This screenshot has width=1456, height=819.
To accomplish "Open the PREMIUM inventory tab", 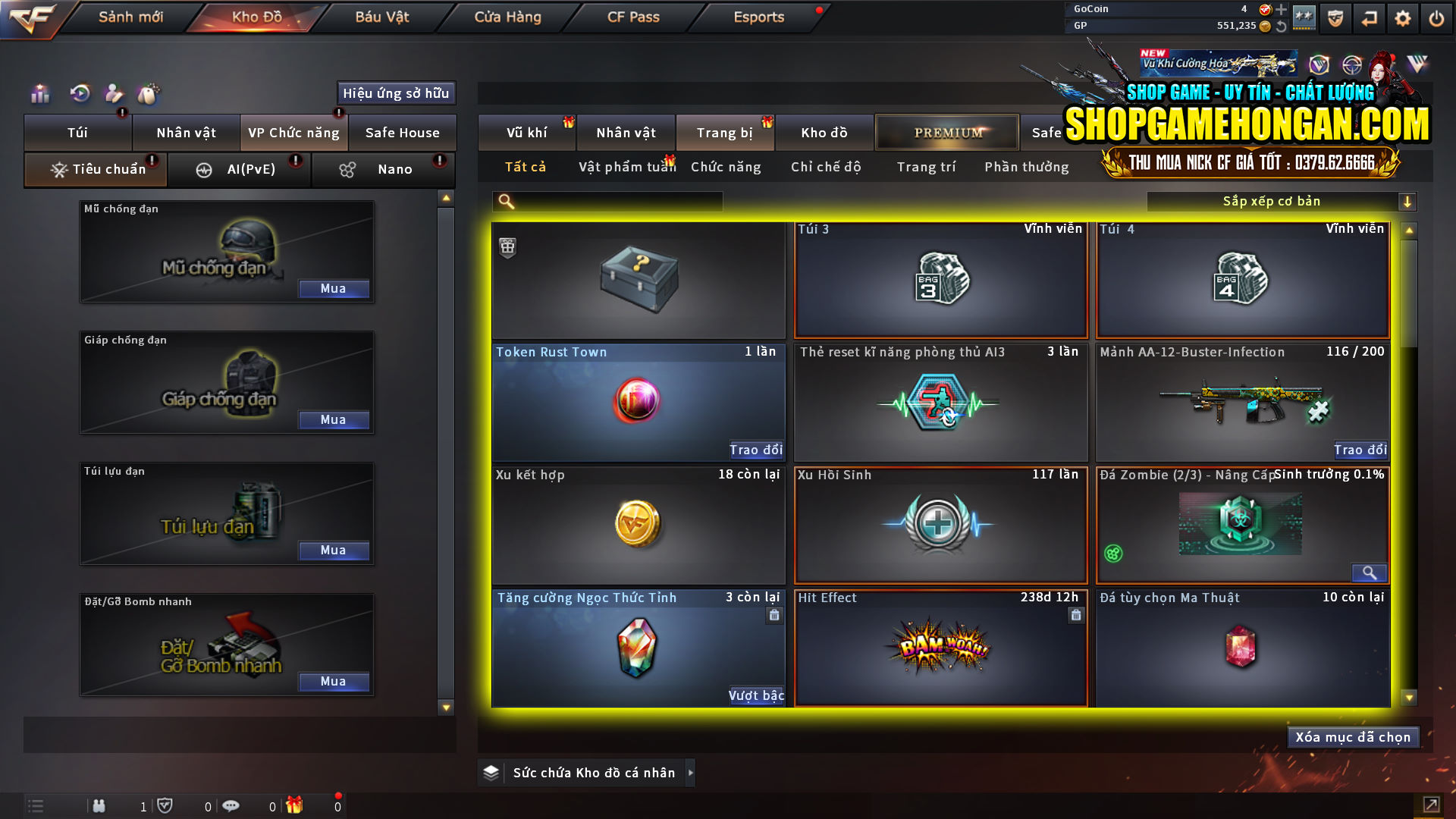I will tap(947, 132).
